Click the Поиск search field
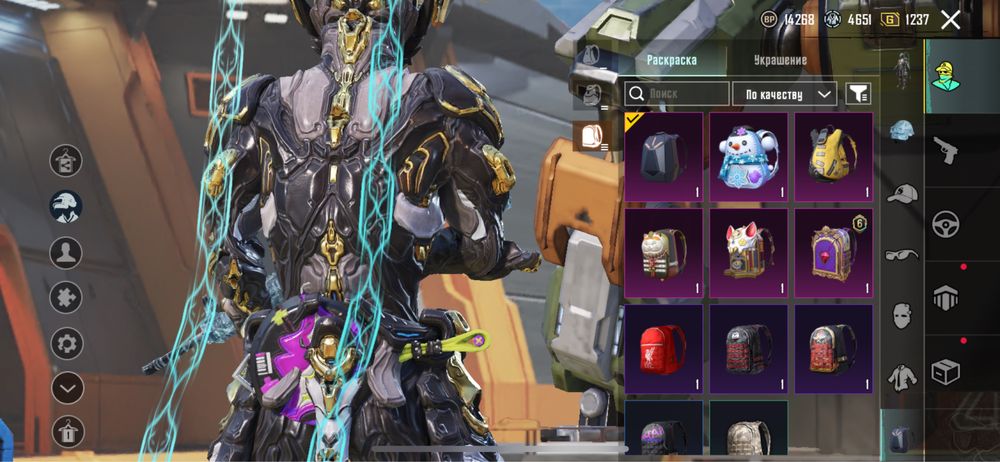Viewport: 1000px width, 462px height. point(678,94)
